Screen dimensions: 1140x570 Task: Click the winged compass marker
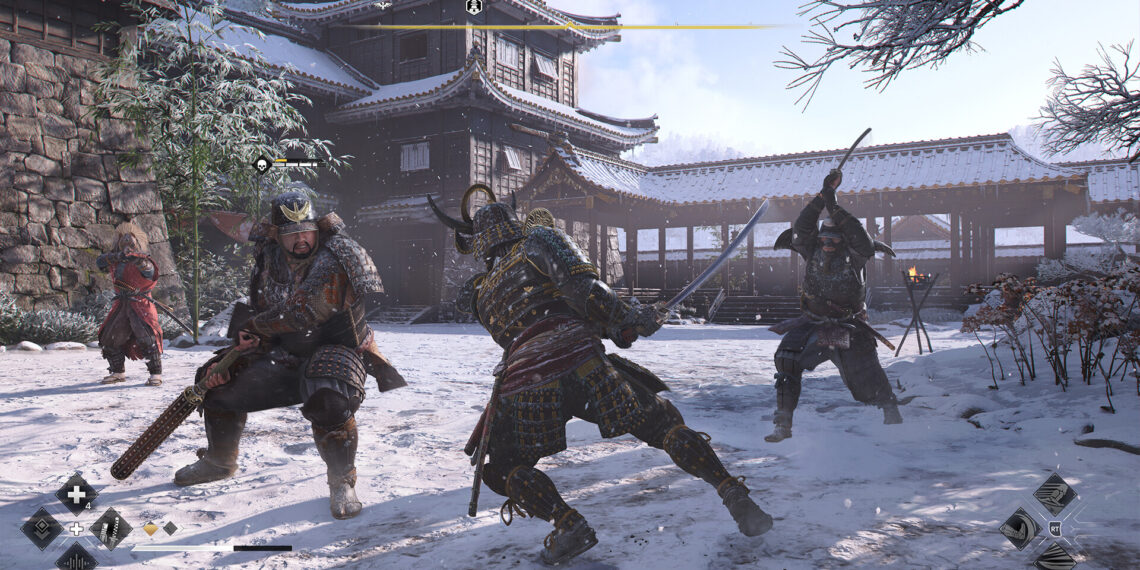click(x=382, y=5)
